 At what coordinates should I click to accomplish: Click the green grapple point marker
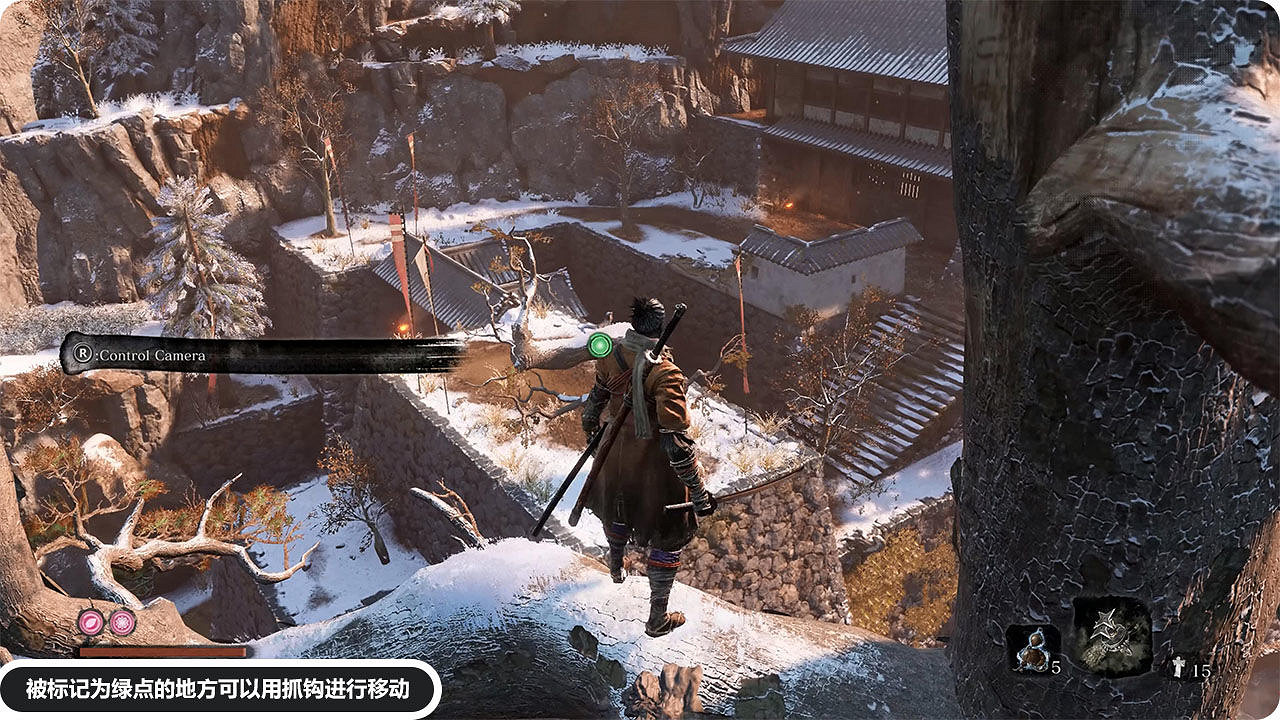click(x=599, y=345)
